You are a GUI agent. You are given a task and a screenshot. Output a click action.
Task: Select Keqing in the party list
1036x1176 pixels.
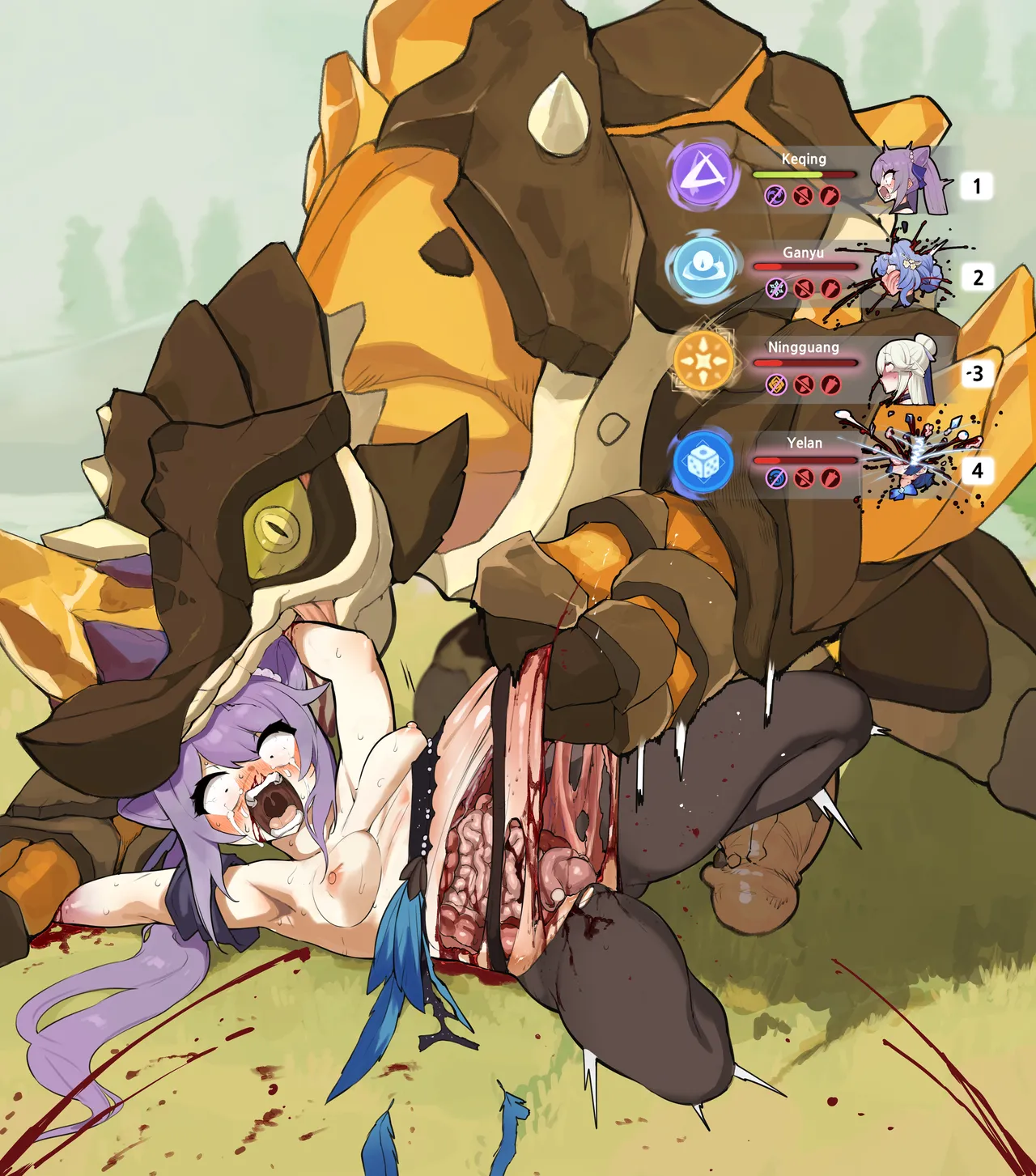click(804, 159)
